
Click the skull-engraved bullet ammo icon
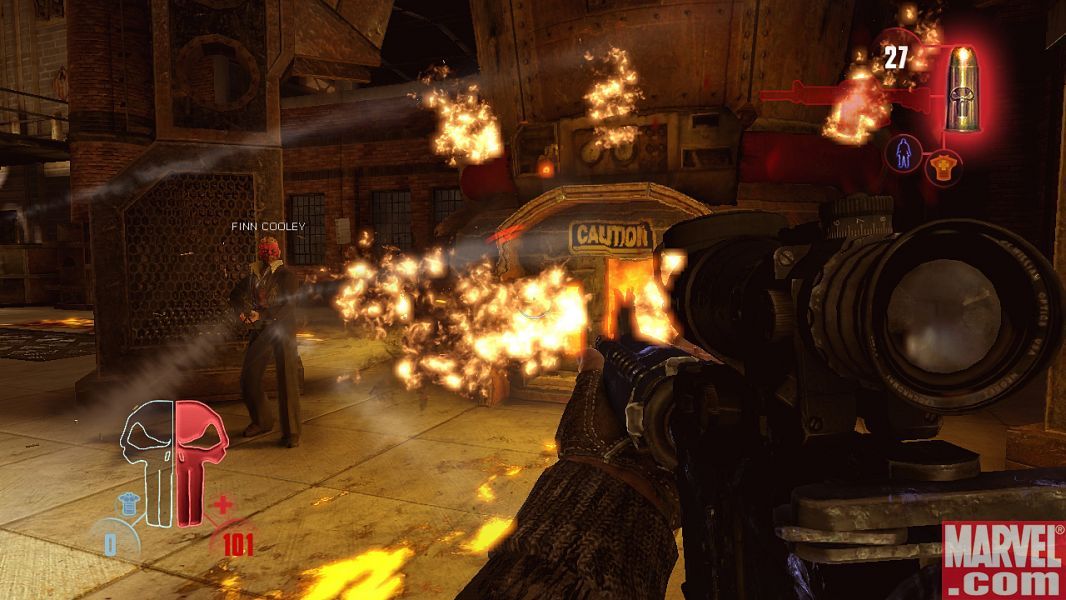962,89
